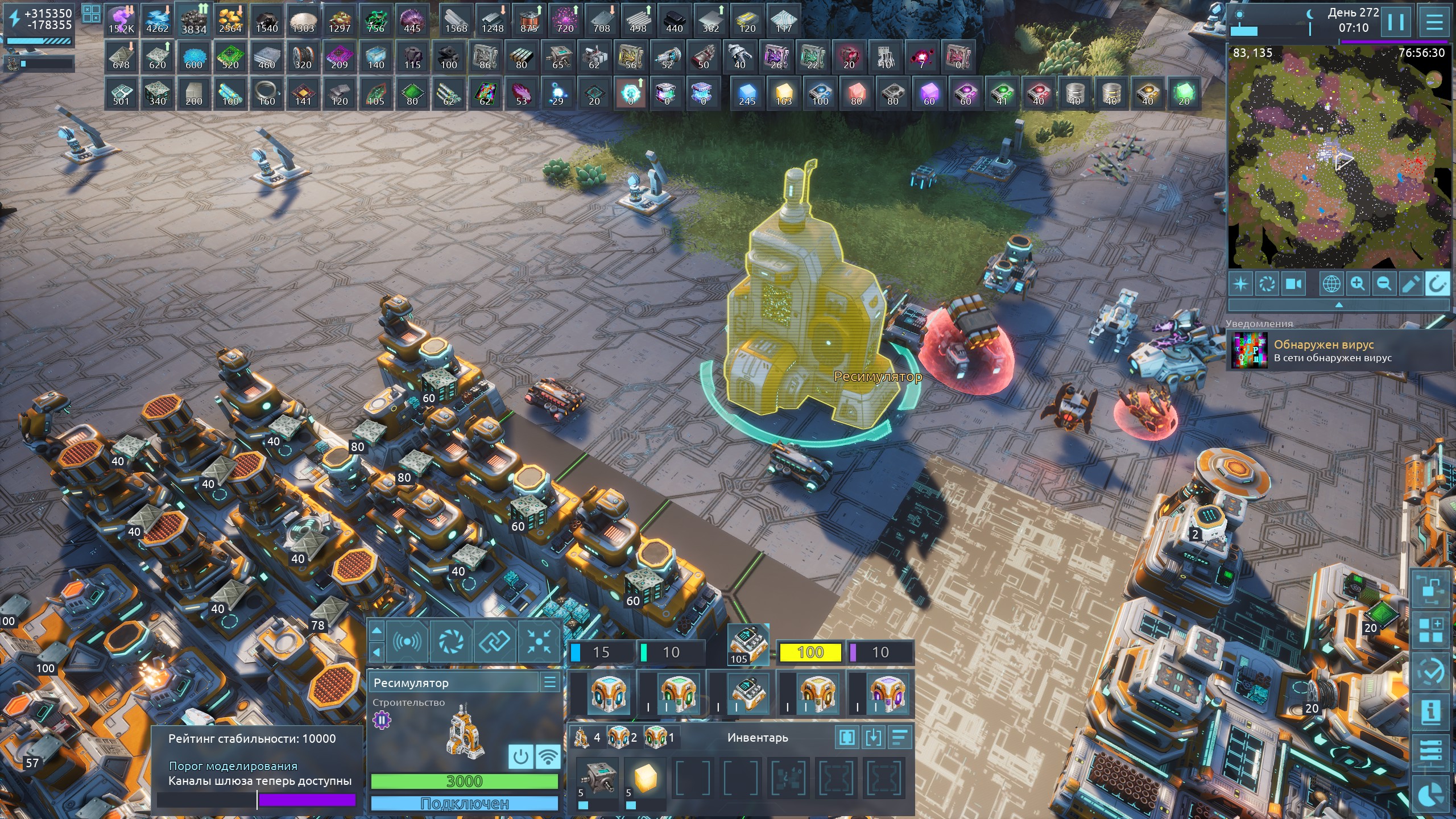Toggle the minimap camera button
The width and height of the screenshot is (1456, 819).
(1294, 283)
